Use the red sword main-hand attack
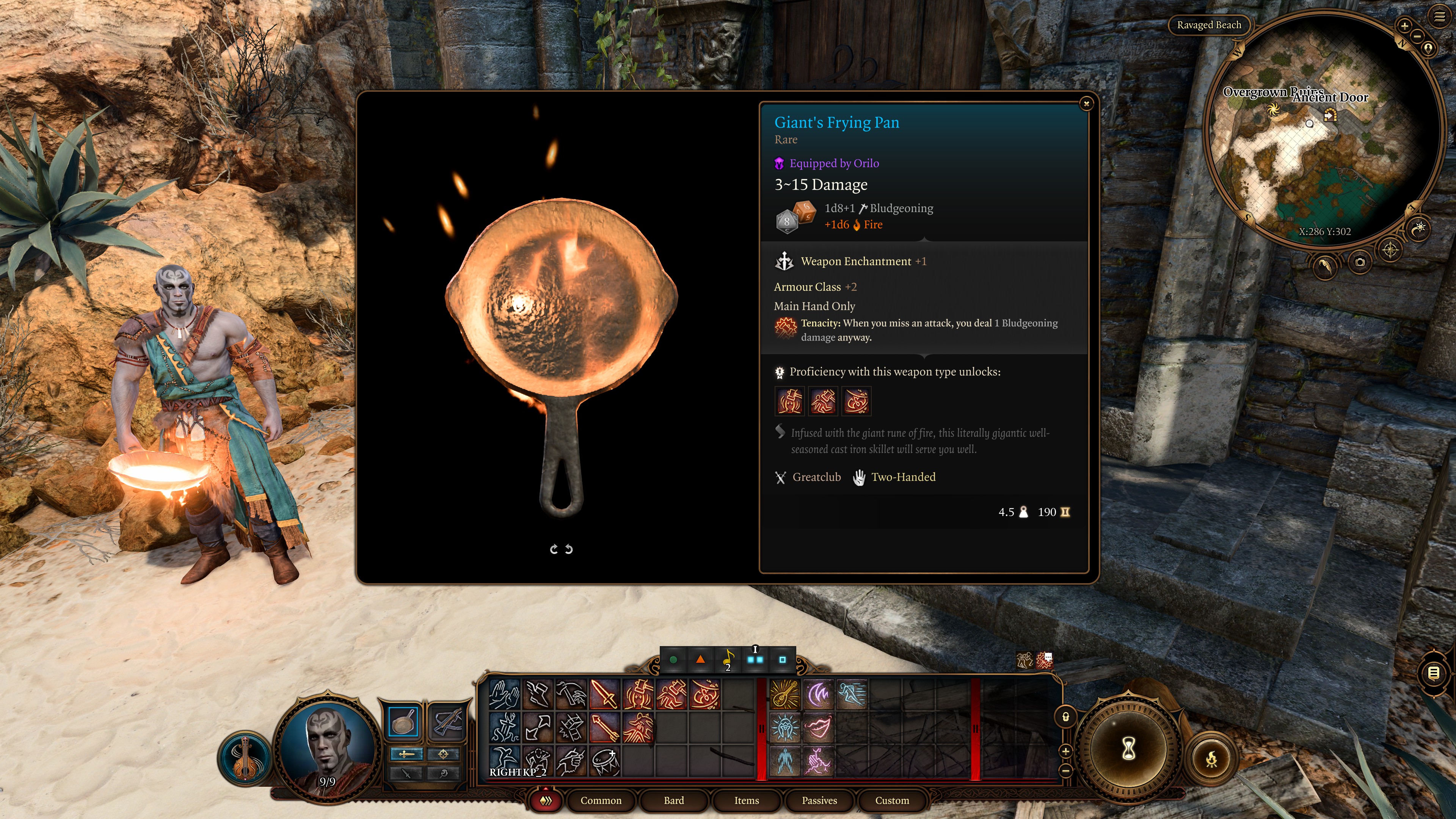Screen dimensions: 1456x819 (x=604, y=694)
